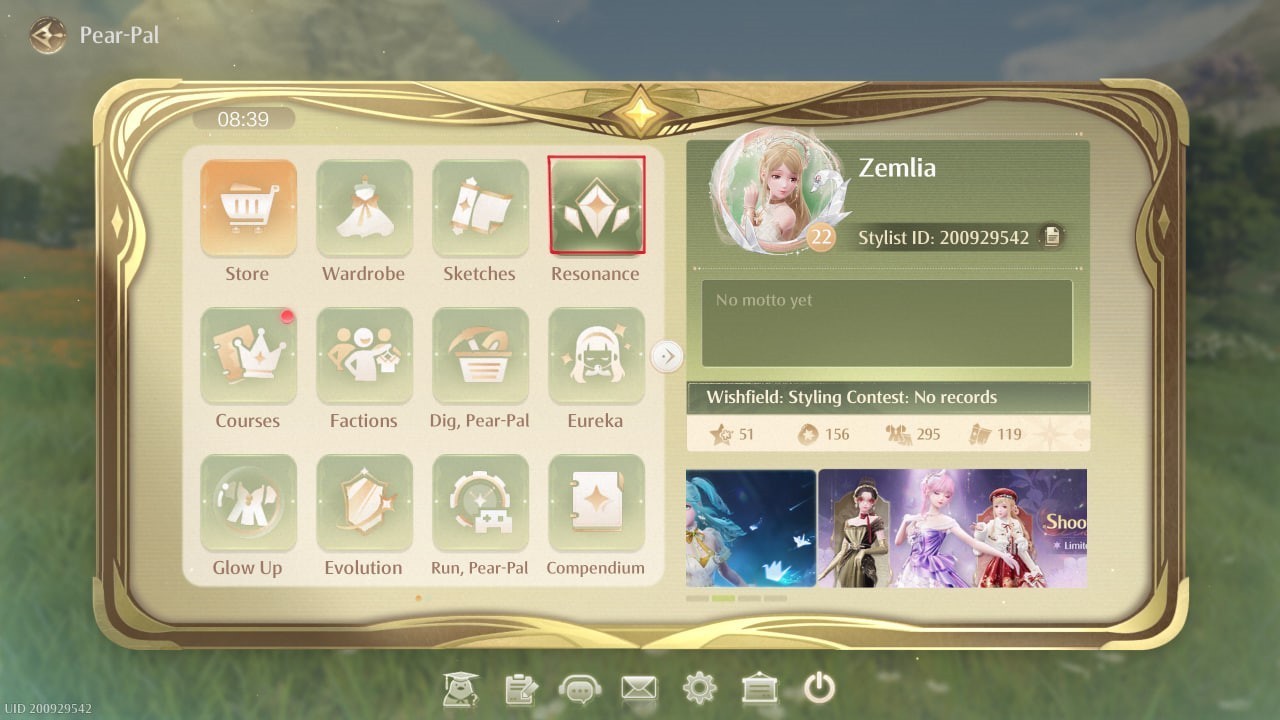Screen dimensions: 1280x720
Task: Open settings via the gear icon
Action: [x=699, y=688]
